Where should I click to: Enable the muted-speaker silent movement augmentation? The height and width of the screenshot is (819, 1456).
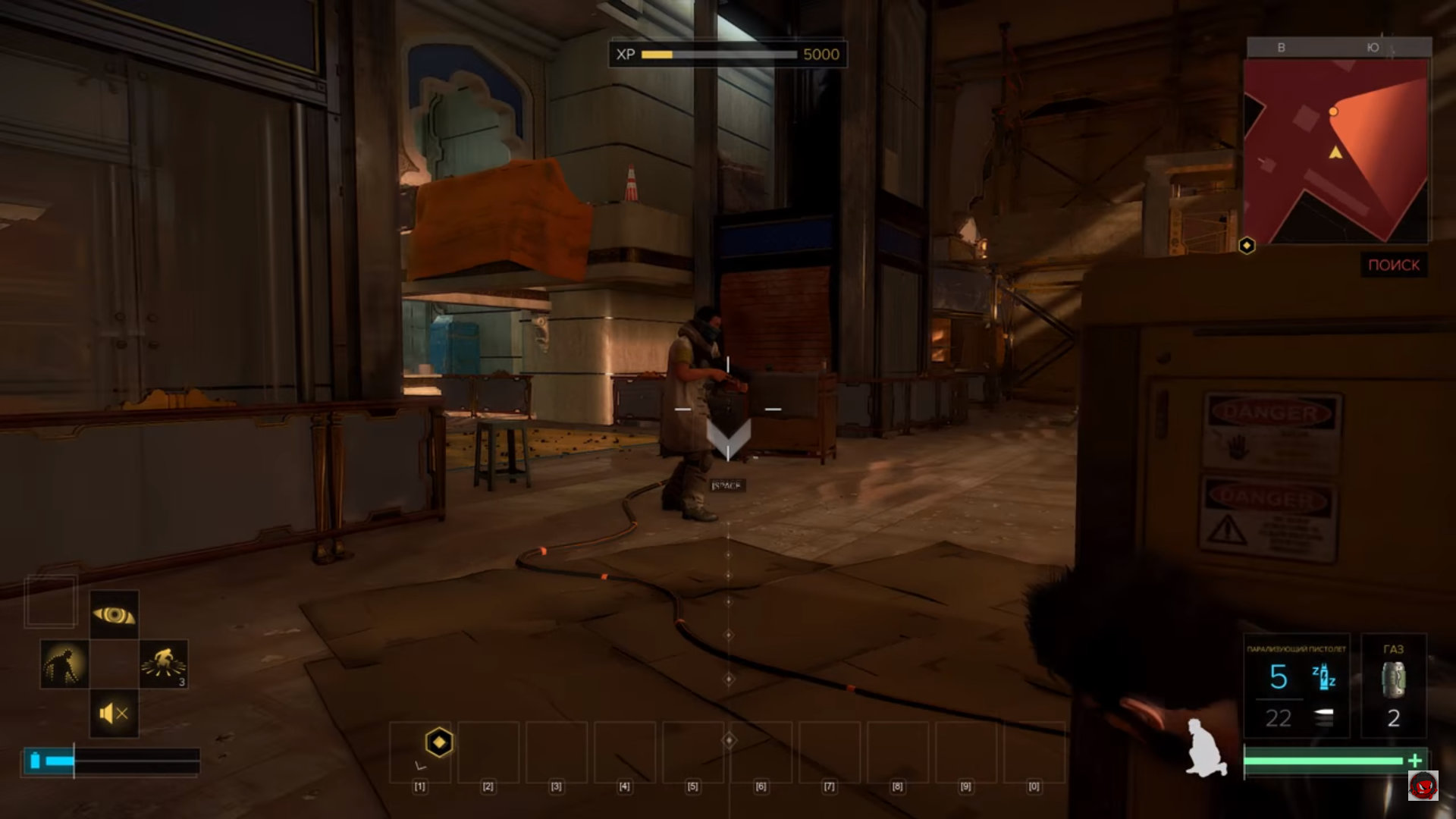114,713
